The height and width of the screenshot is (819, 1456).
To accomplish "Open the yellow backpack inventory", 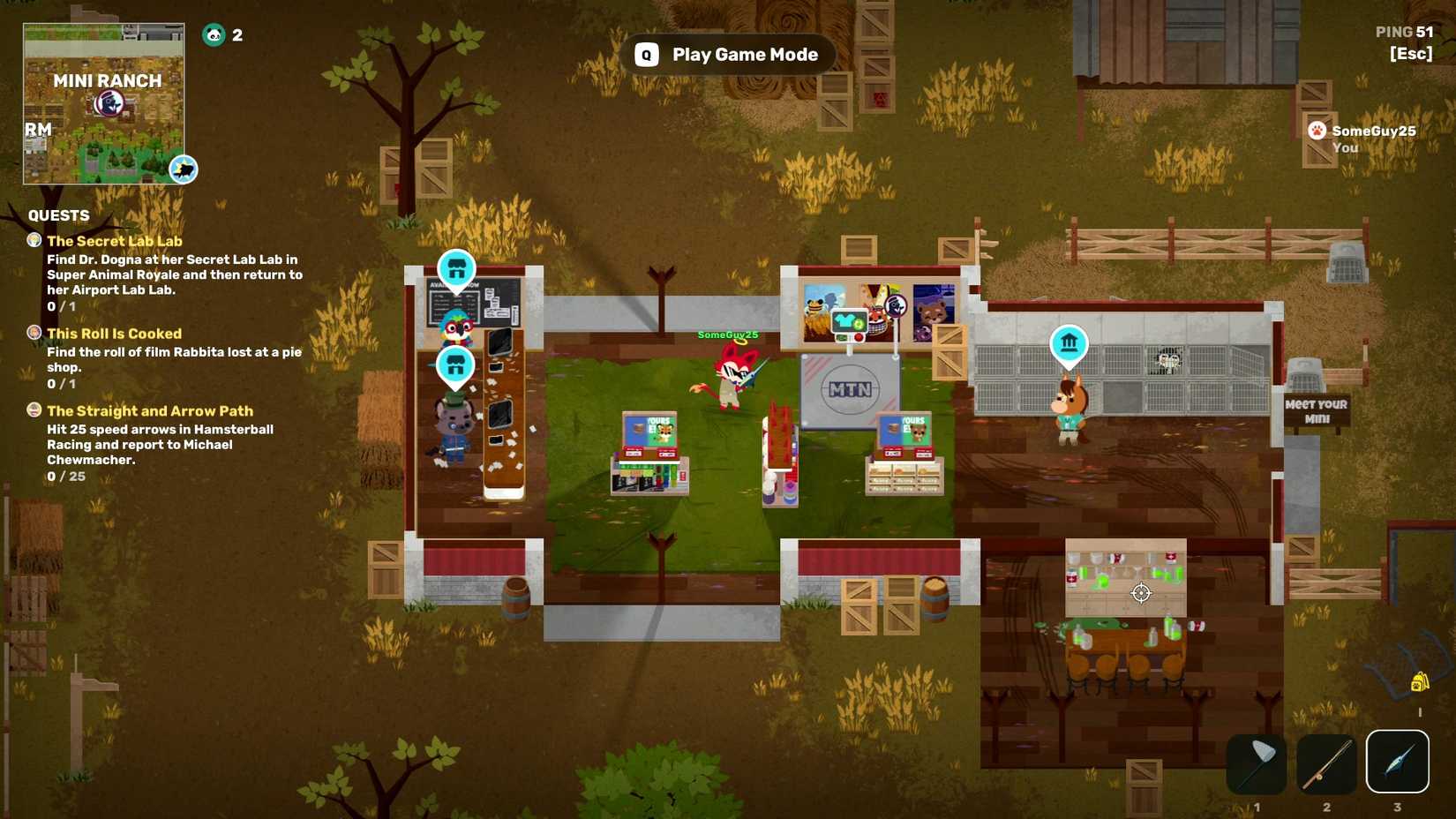I will point(1419,681).
